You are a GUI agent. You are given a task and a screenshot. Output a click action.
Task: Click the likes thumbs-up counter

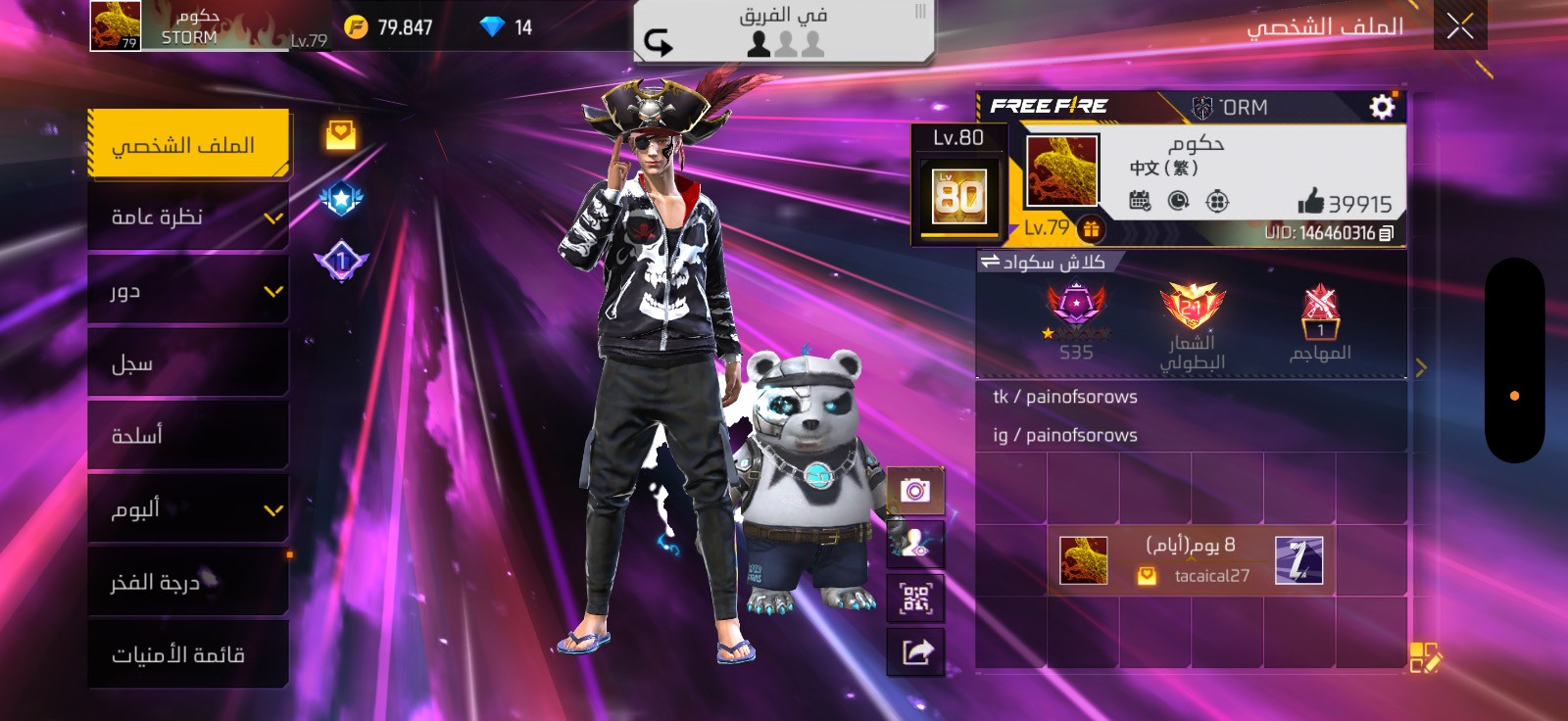[x=1344, y=203]
